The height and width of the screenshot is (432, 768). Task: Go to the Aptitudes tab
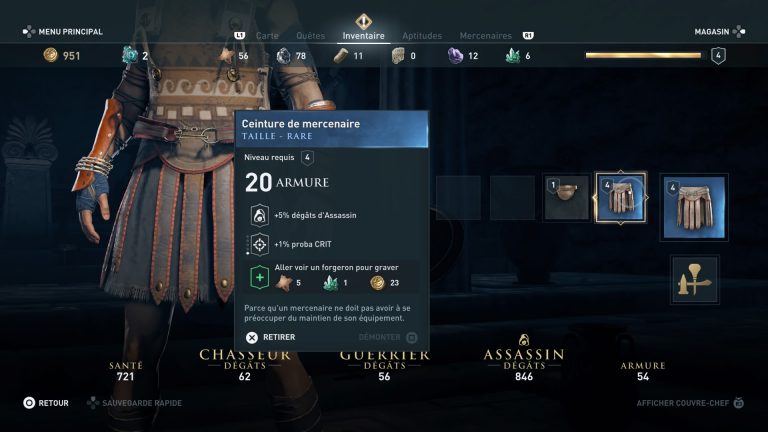coord(421,36)
